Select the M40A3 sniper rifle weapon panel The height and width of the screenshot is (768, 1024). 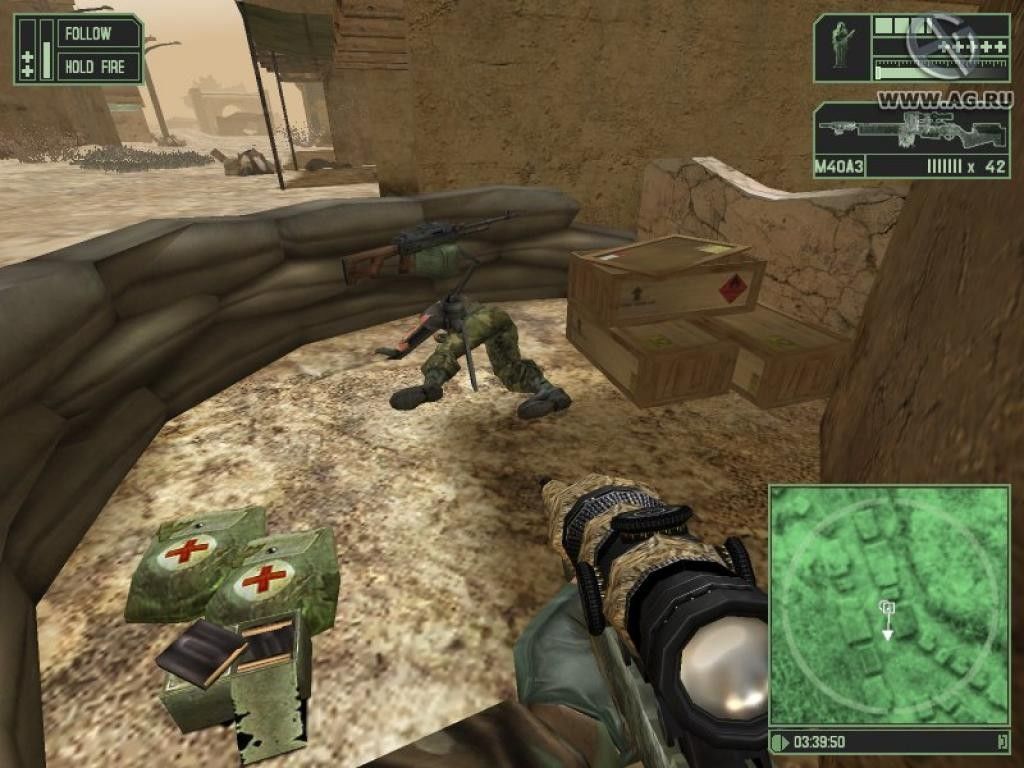910,140
